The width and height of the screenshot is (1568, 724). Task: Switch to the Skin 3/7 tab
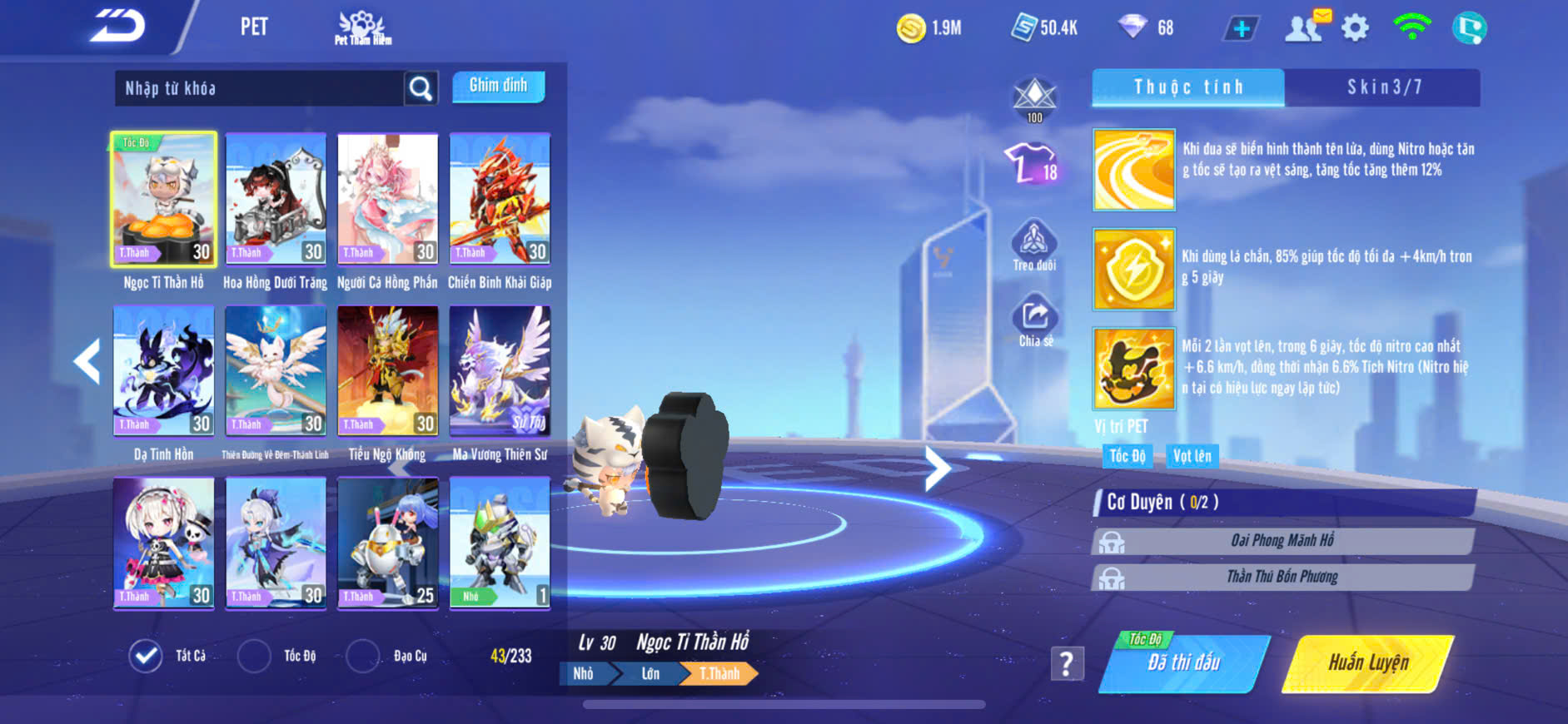(1383, 87)
